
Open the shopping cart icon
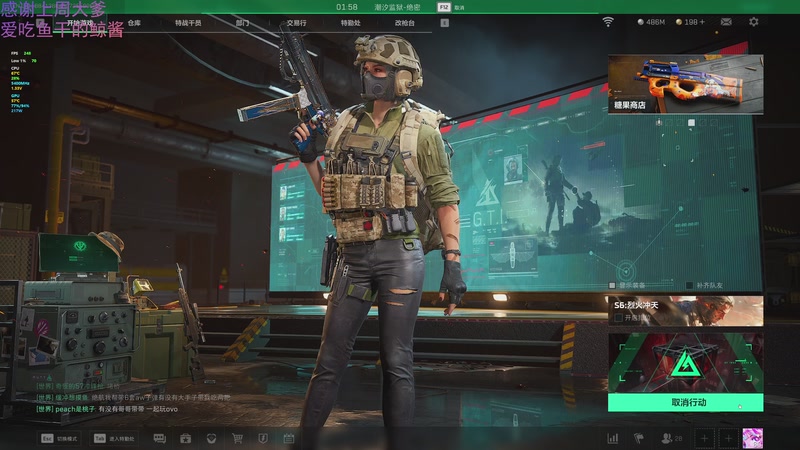pos(238,438)
